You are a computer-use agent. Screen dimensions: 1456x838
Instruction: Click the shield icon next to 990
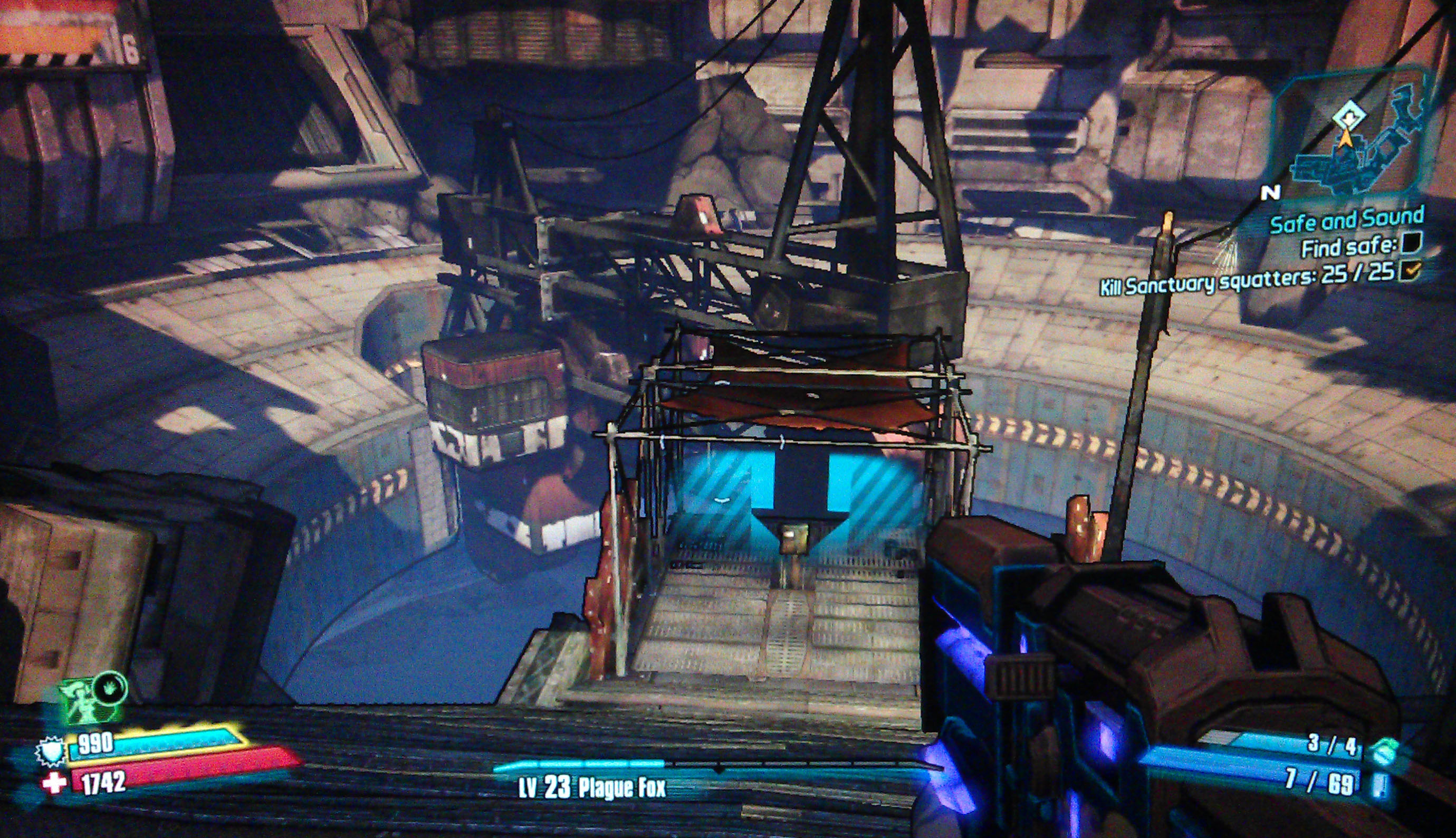pos(50,751)
